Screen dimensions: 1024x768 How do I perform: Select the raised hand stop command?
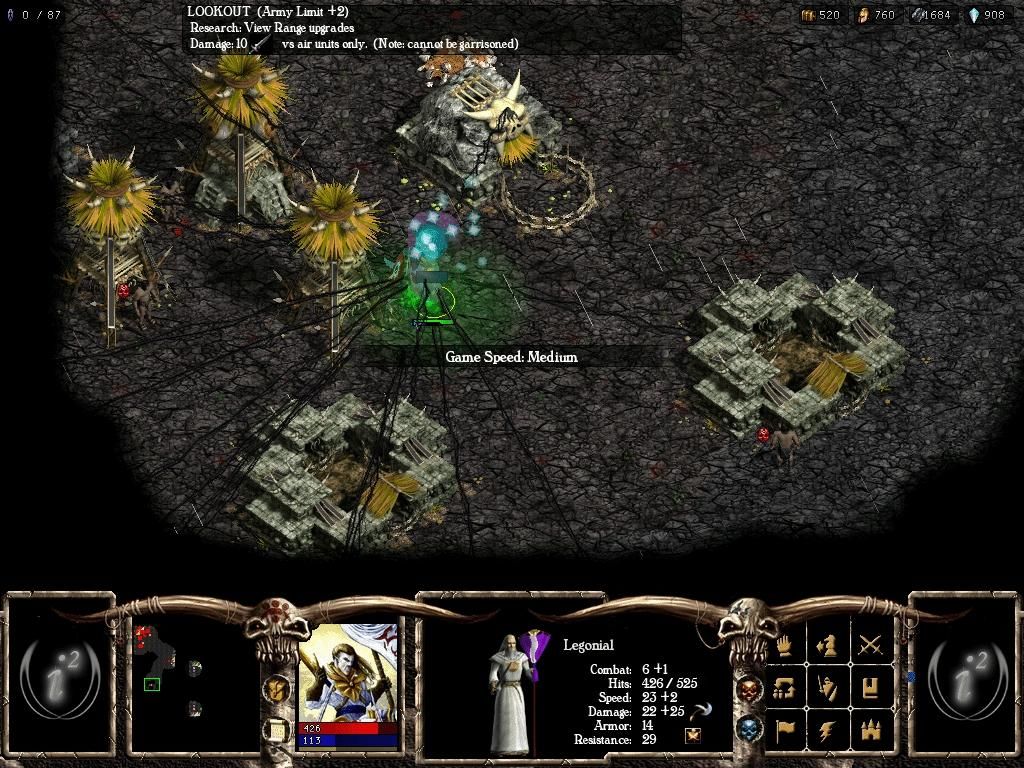785,645
